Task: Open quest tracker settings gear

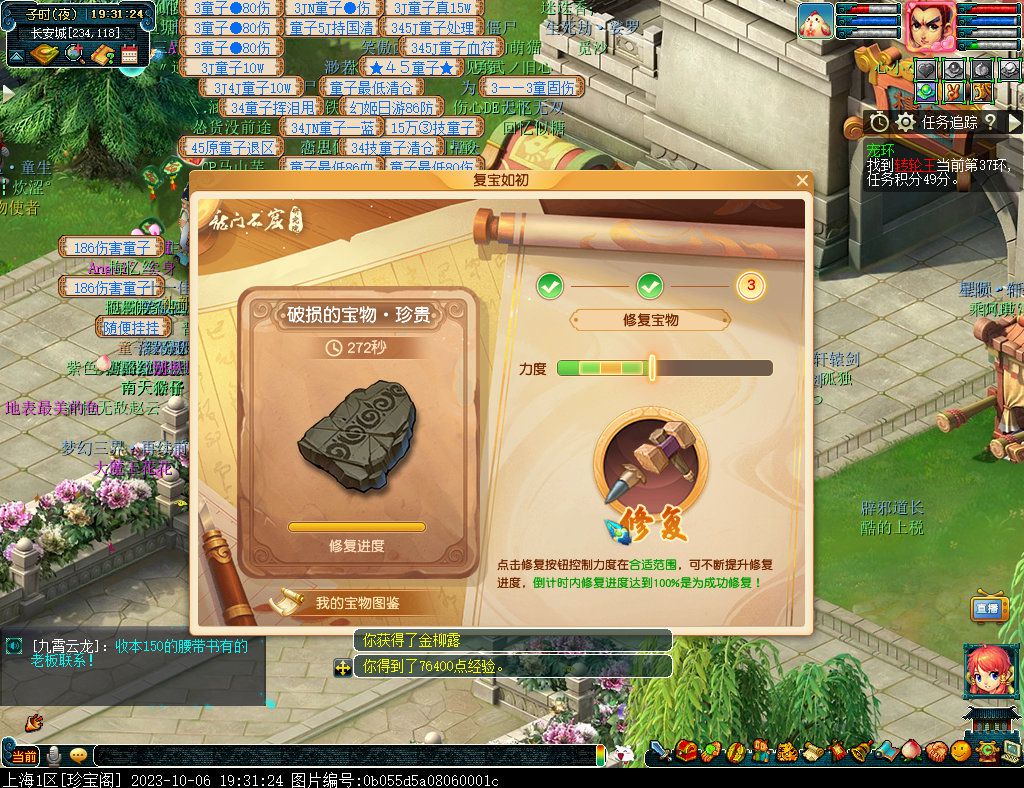Action: [906, 122]
